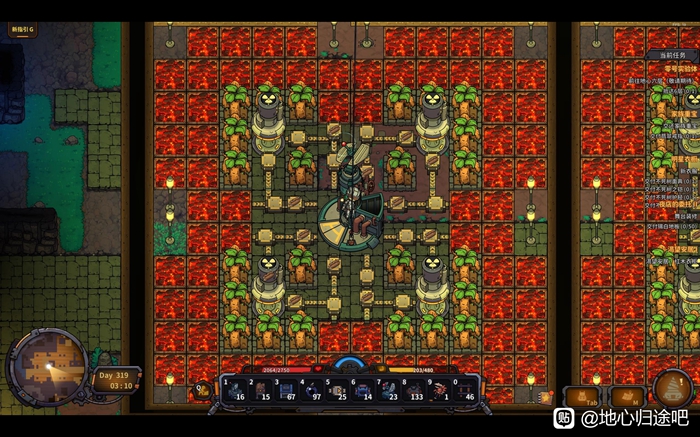Viewport: 700px width, 437px height.
Task: Click the circular minimap
Action: coord(44,367)
